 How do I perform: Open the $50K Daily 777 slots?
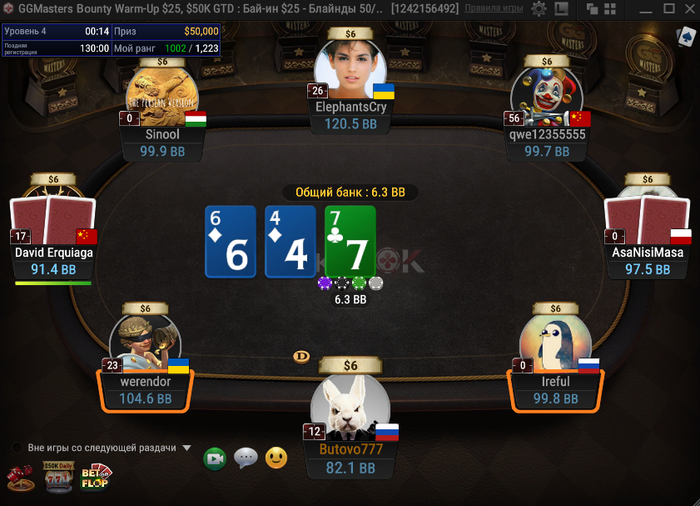click(59, 478)
